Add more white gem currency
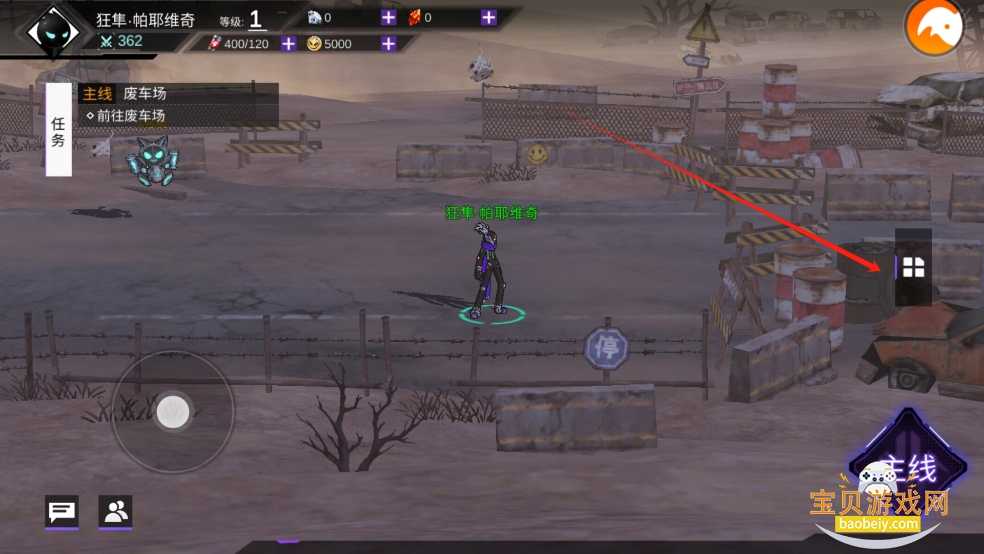Viewport: 984px width, 554px height. [388, 17]
